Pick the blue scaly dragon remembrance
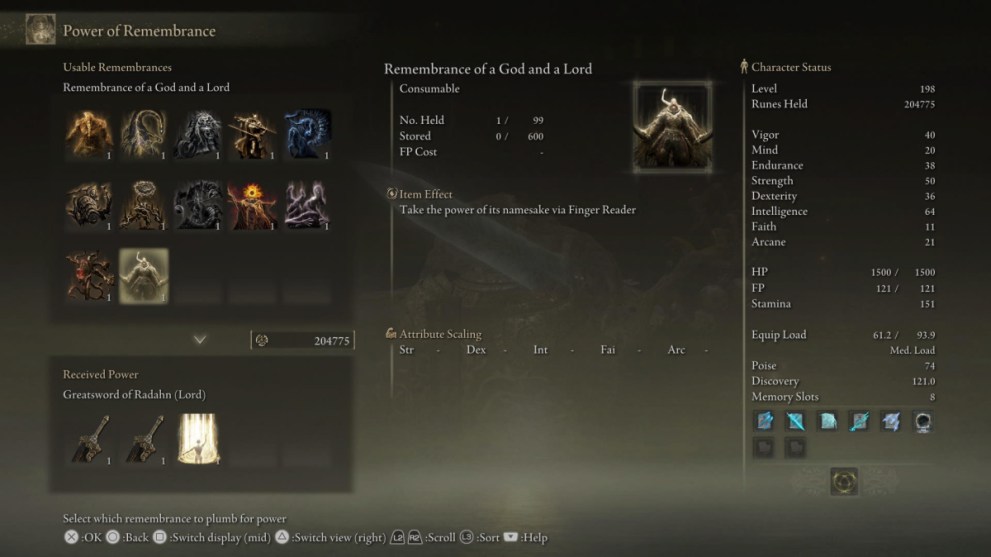The height and width of the screenshot is (557, 991). (x=306, y=134)
